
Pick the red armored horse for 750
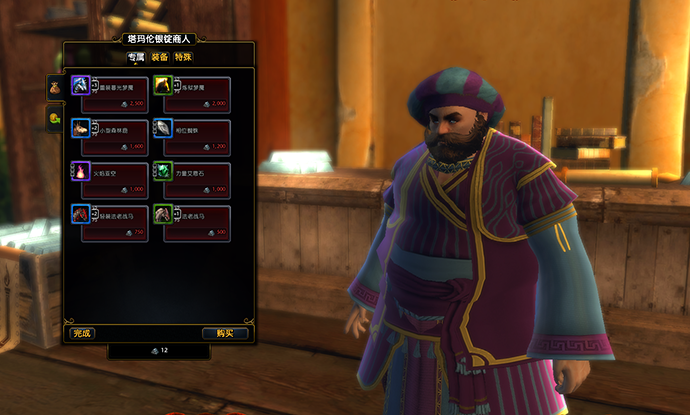click(109, 222)
